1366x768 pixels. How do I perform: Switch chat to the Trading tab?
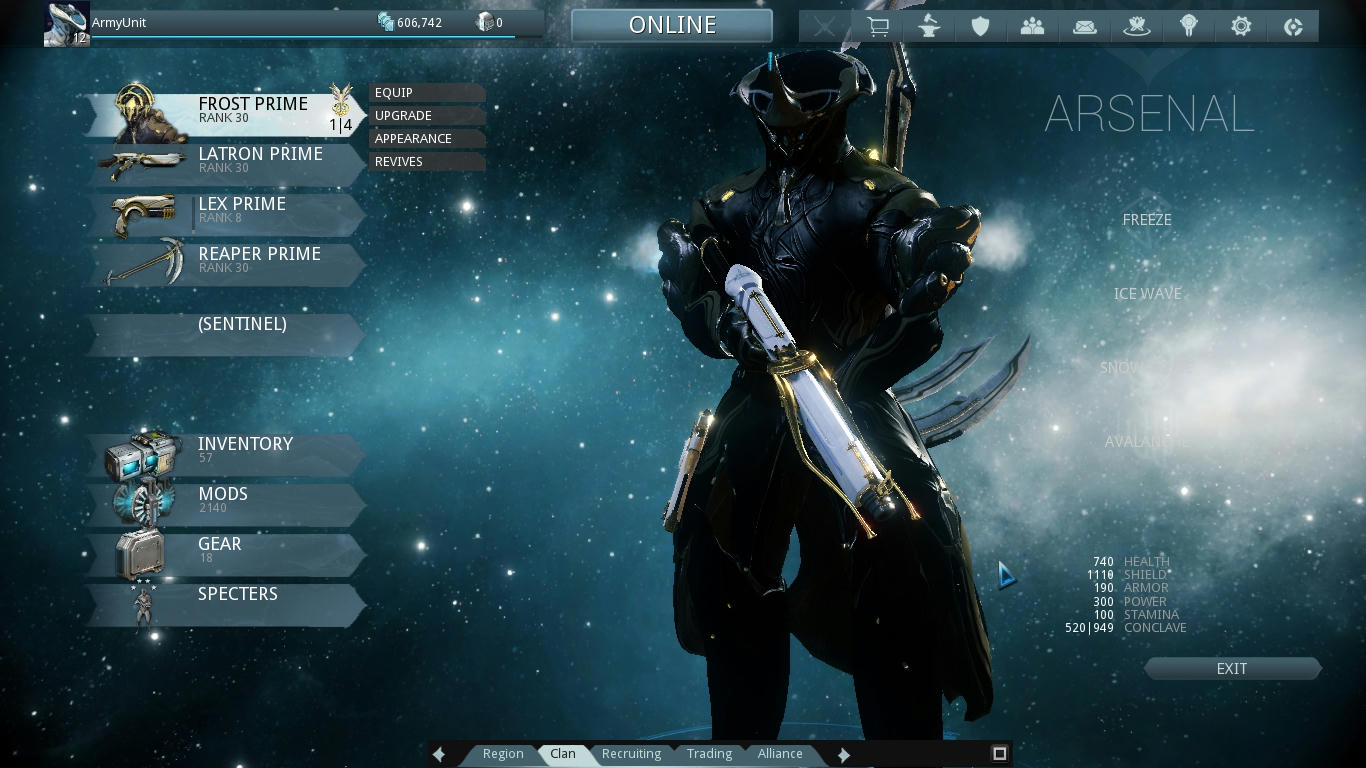click(709, 754)
